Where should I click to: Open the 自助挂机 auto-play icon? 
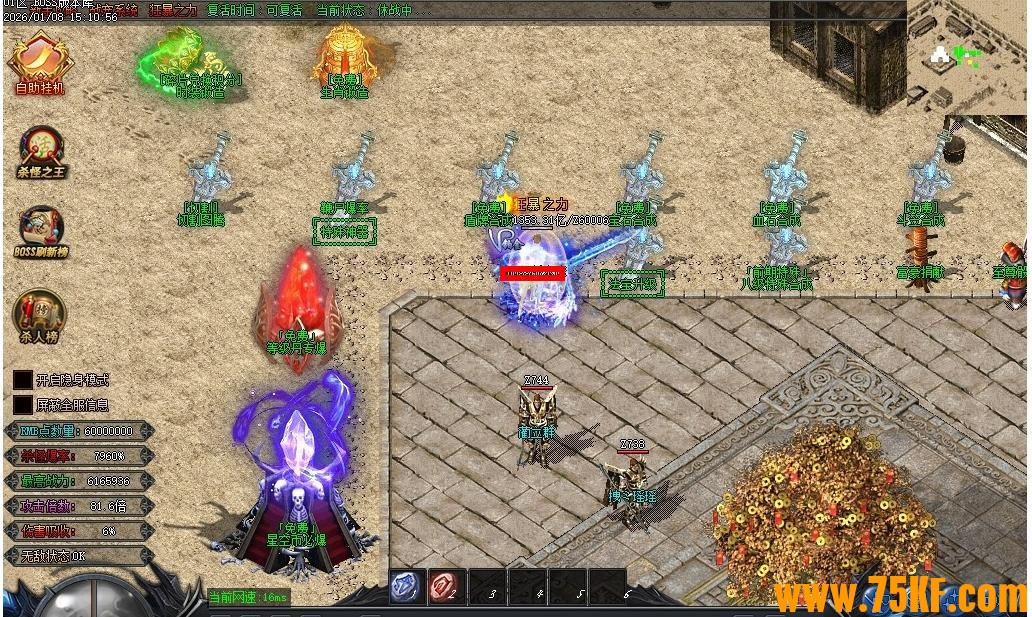click(40, 60)
